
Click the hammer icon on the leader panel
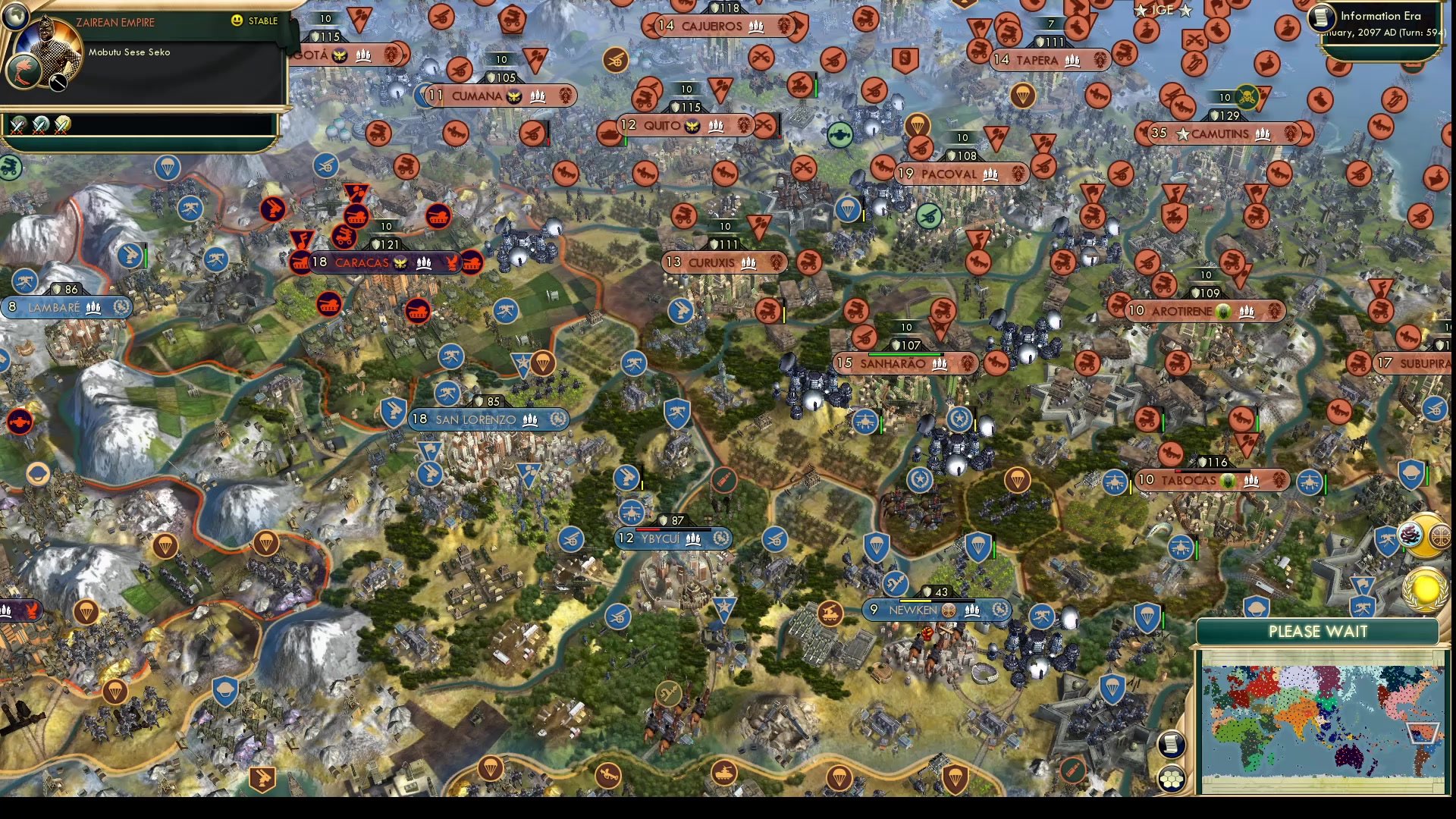(x=58, y=82)
